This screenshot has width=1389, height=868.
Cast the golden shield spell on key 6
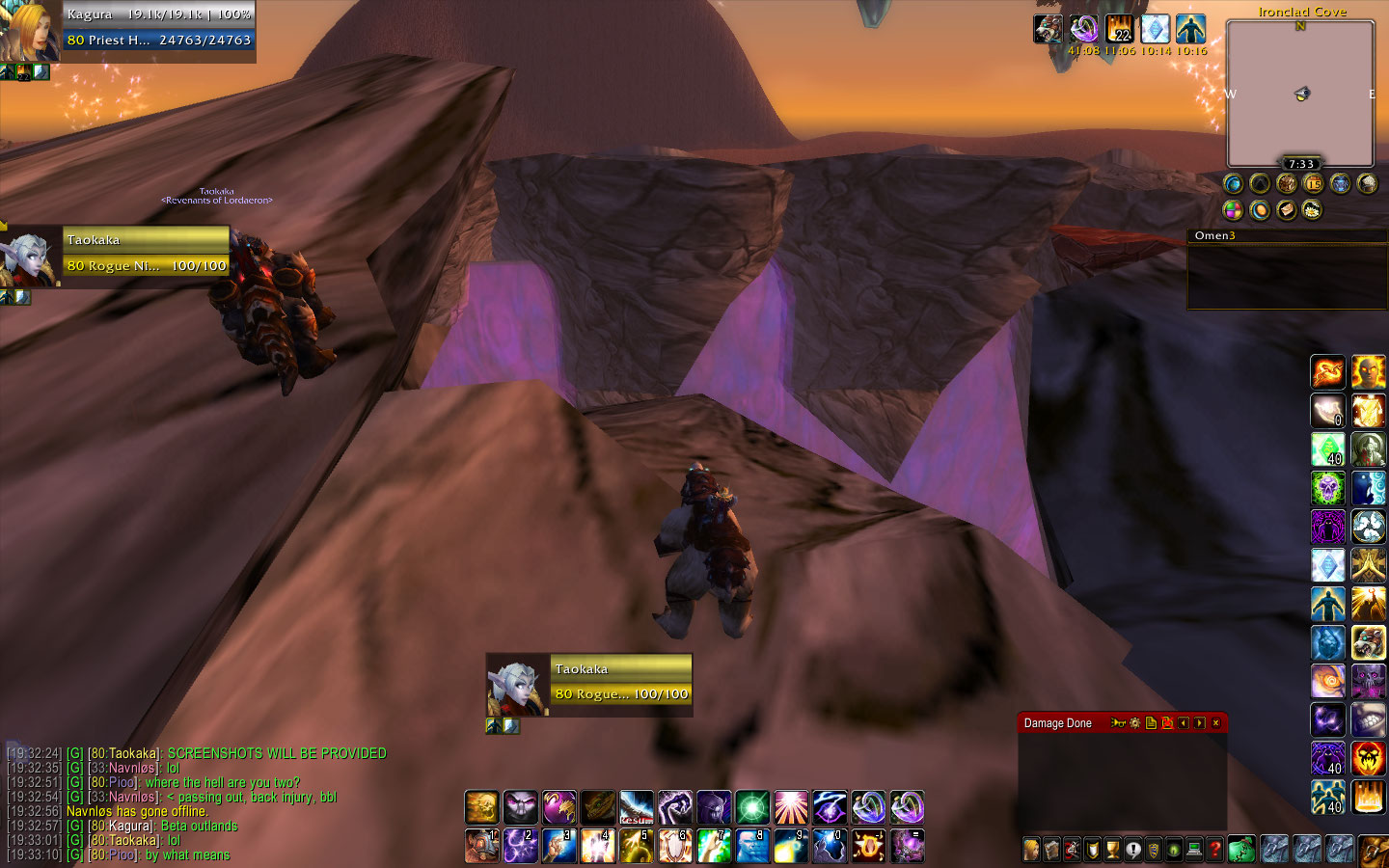click(x=674, y=846)
